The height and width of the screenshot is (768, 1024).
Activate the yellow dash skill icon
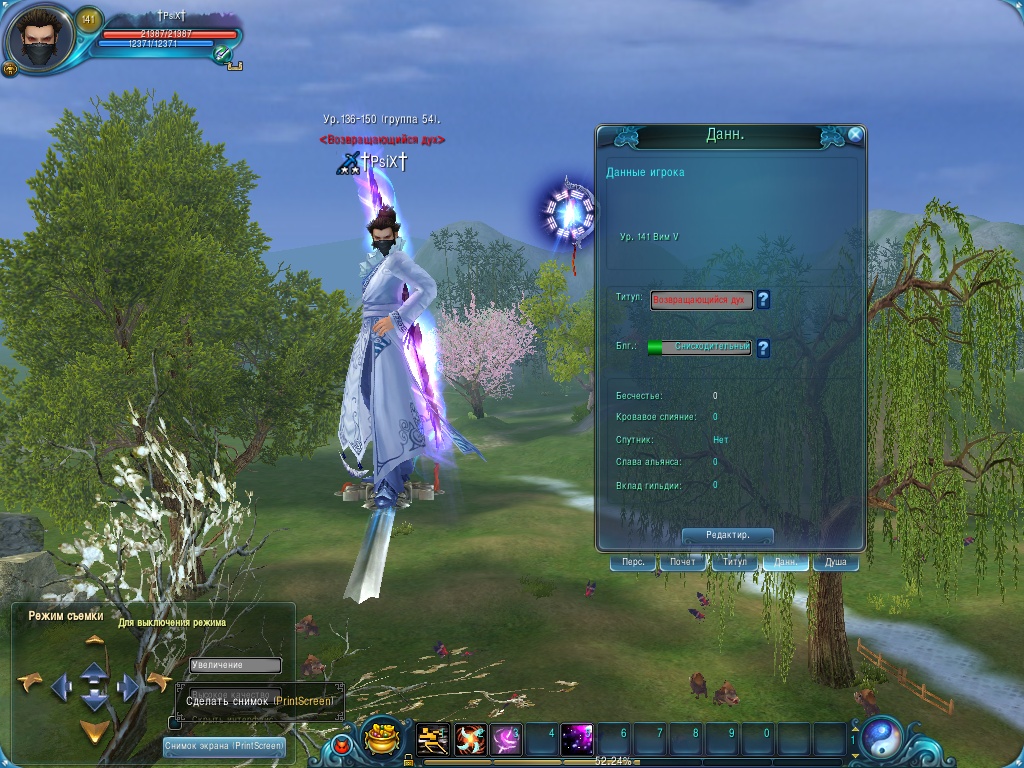[x=433, y=740]
